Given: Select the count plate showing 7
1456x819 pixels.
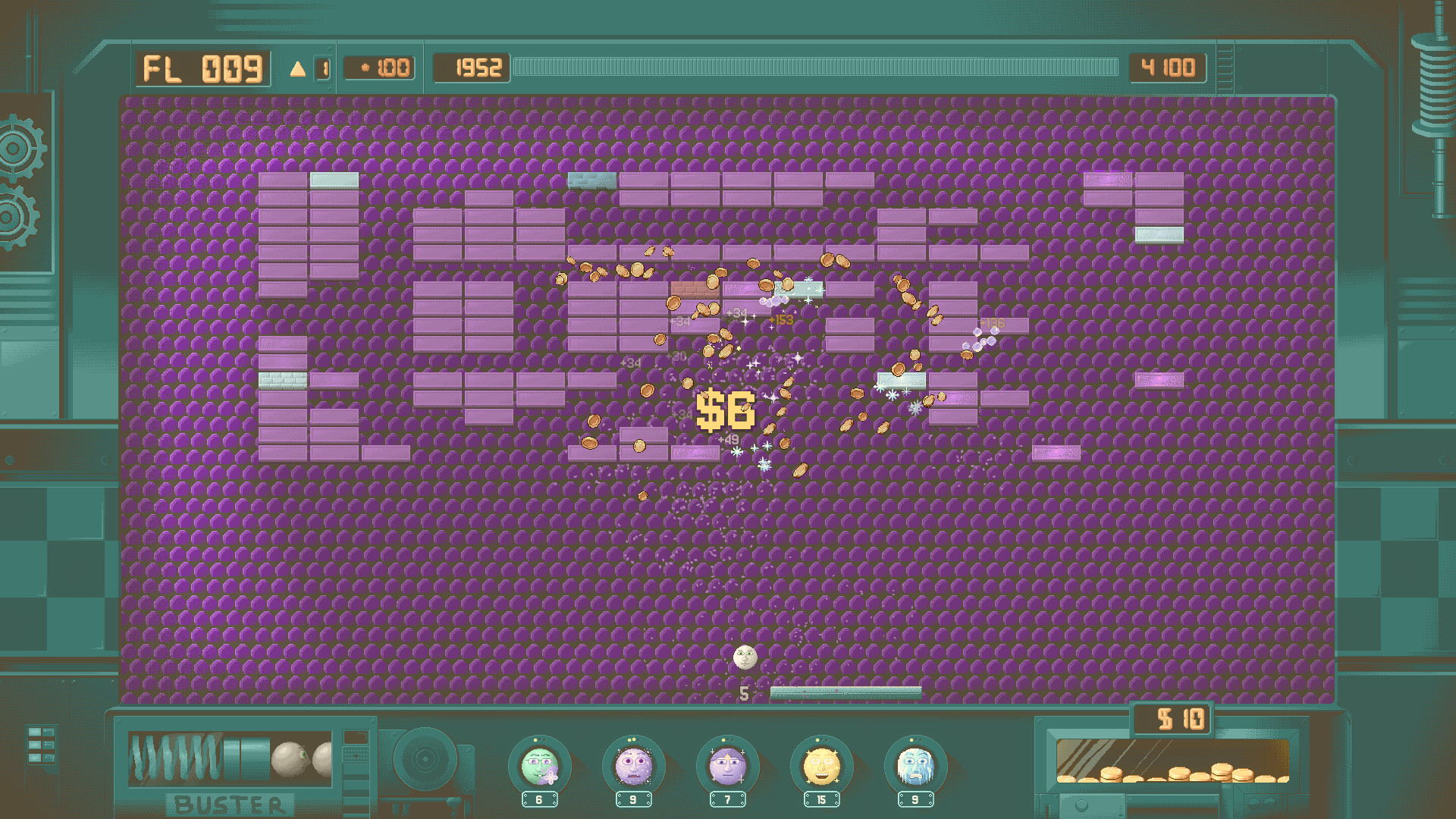Looking at the screenshot, I should [726, 798].
